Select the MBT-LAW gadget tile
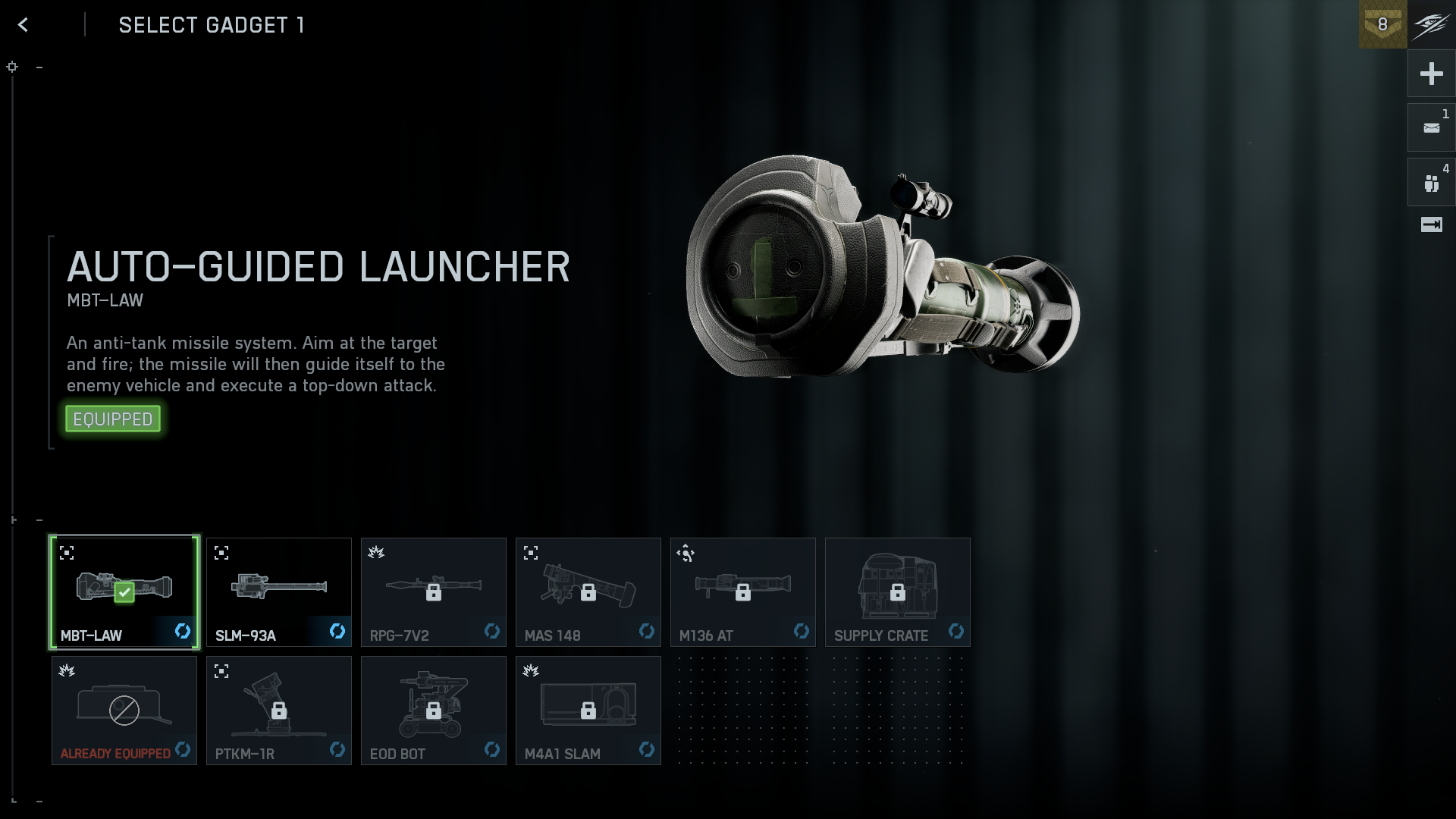The image size is (1456, 819). pos(124,591)
